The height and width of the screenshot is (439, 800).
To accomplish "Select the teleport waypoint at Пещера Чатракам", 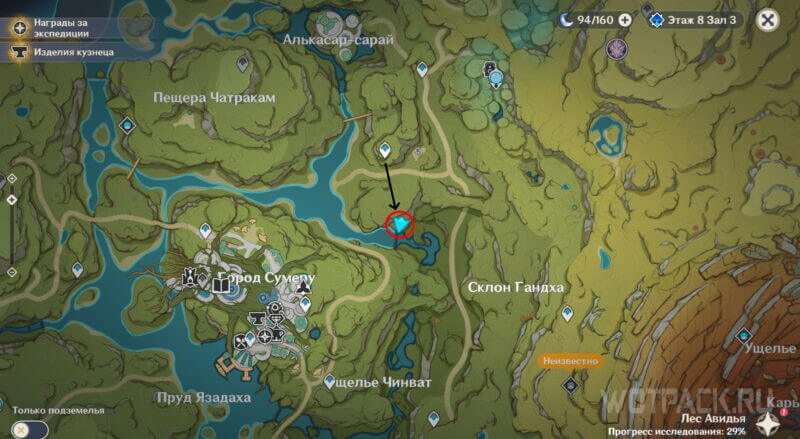I will pos(127,125).
